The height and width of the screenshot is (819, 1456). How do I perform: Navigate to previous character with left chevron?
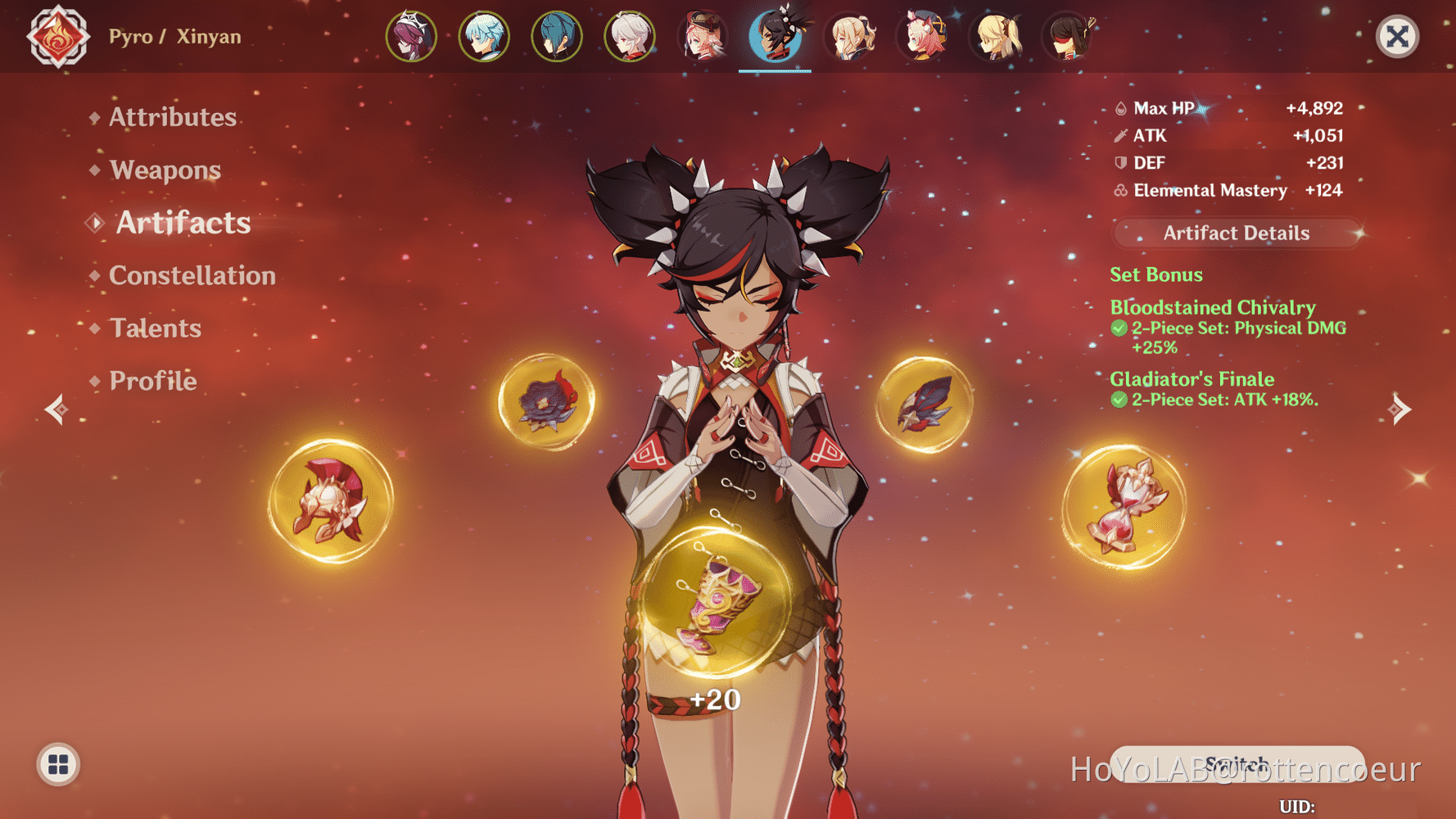(55, 409)
